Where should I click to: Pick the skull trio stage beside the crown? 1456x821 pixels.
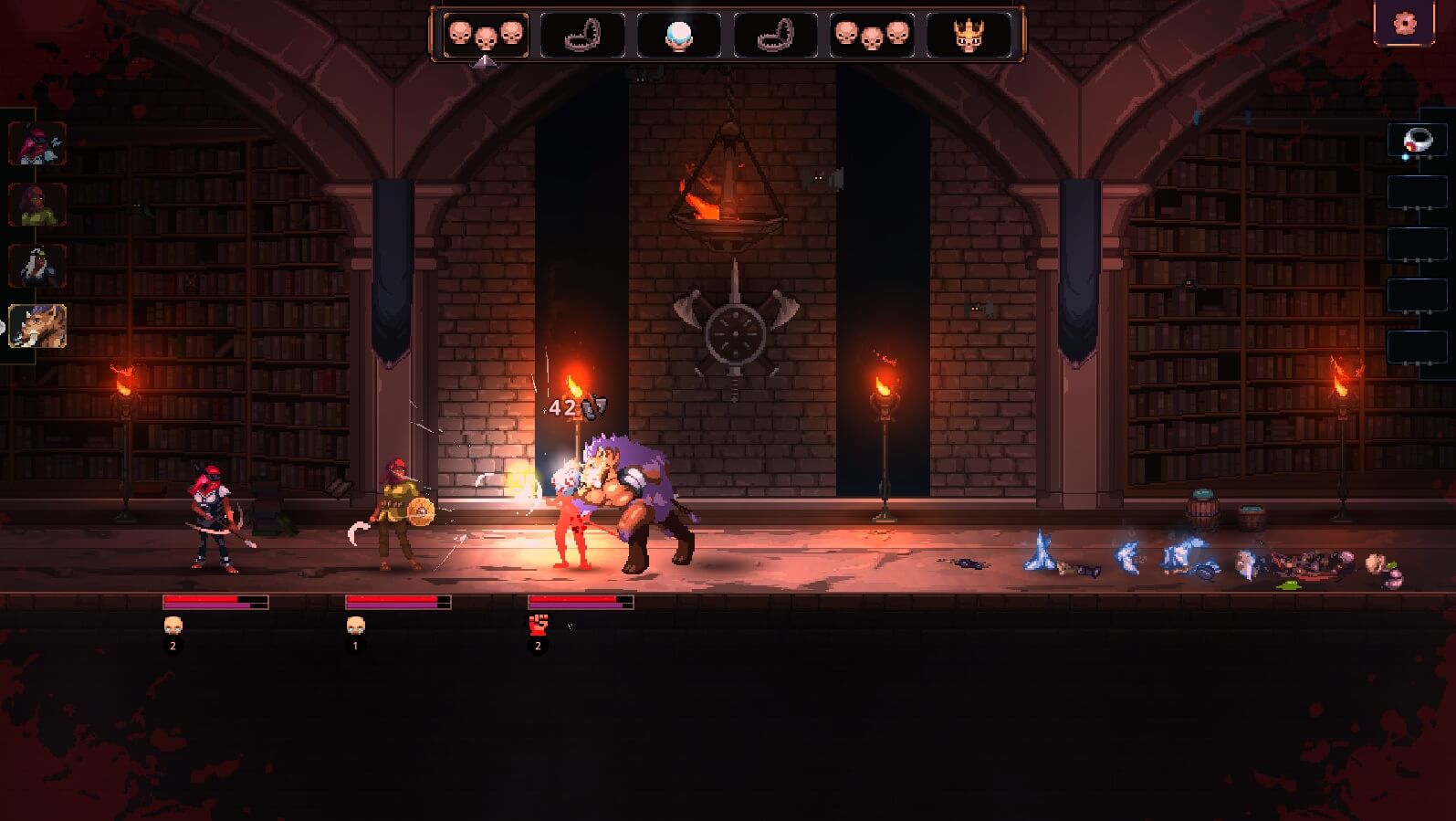[872, 35]
